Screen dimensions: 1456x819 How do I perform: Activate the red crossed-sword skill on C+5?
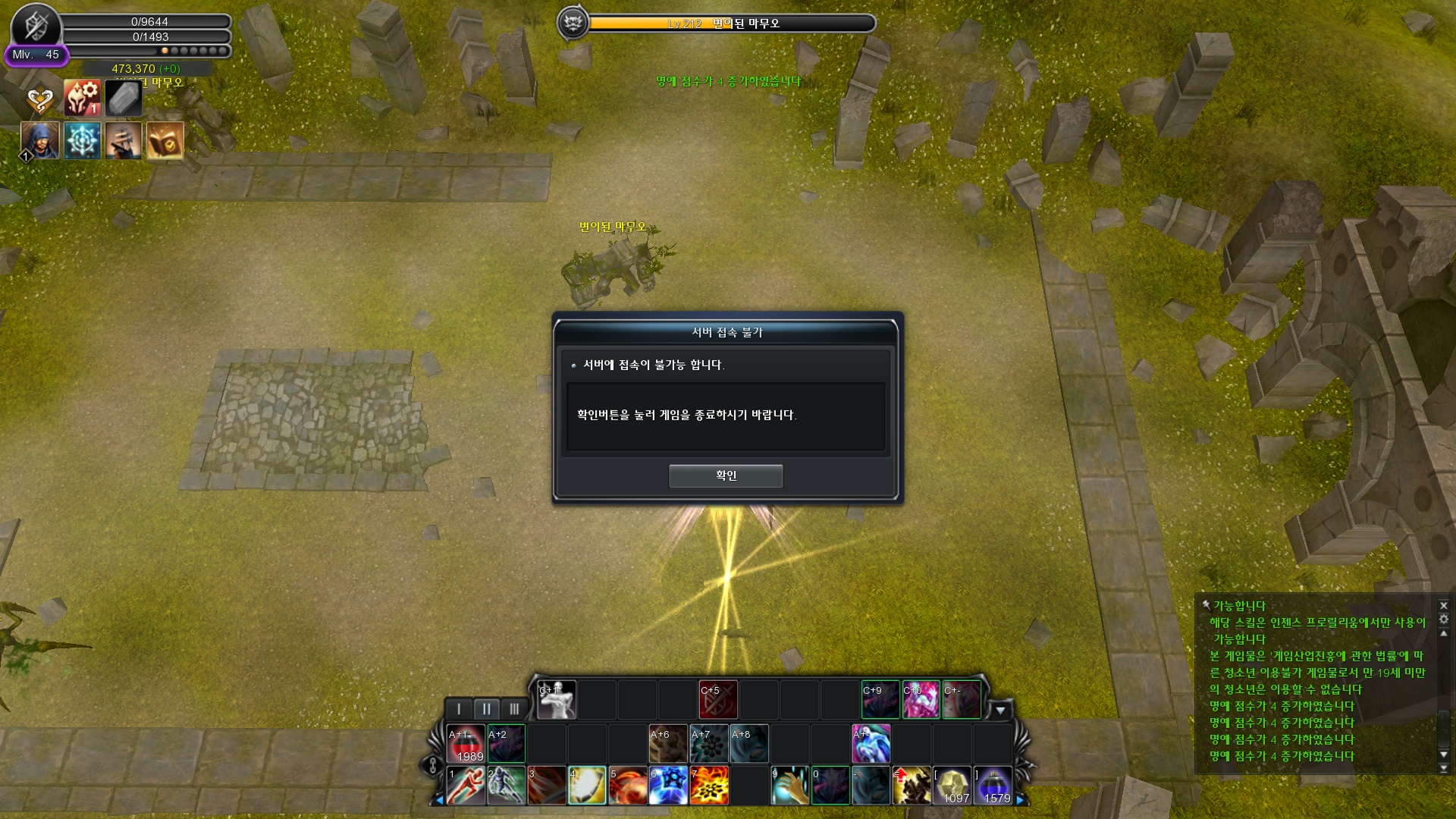[718, 700]
